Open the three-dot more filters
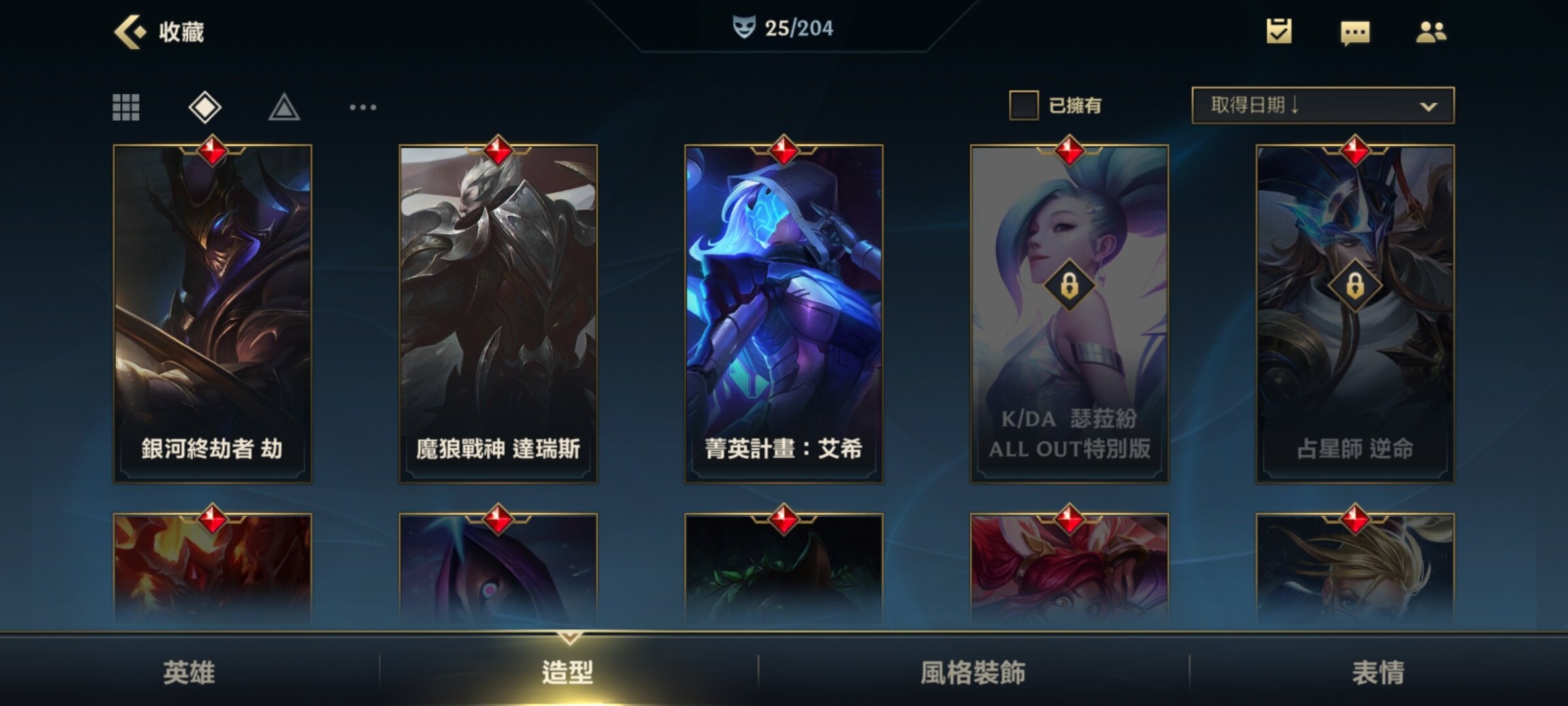Screen dimensions: 1568x706 363,107
